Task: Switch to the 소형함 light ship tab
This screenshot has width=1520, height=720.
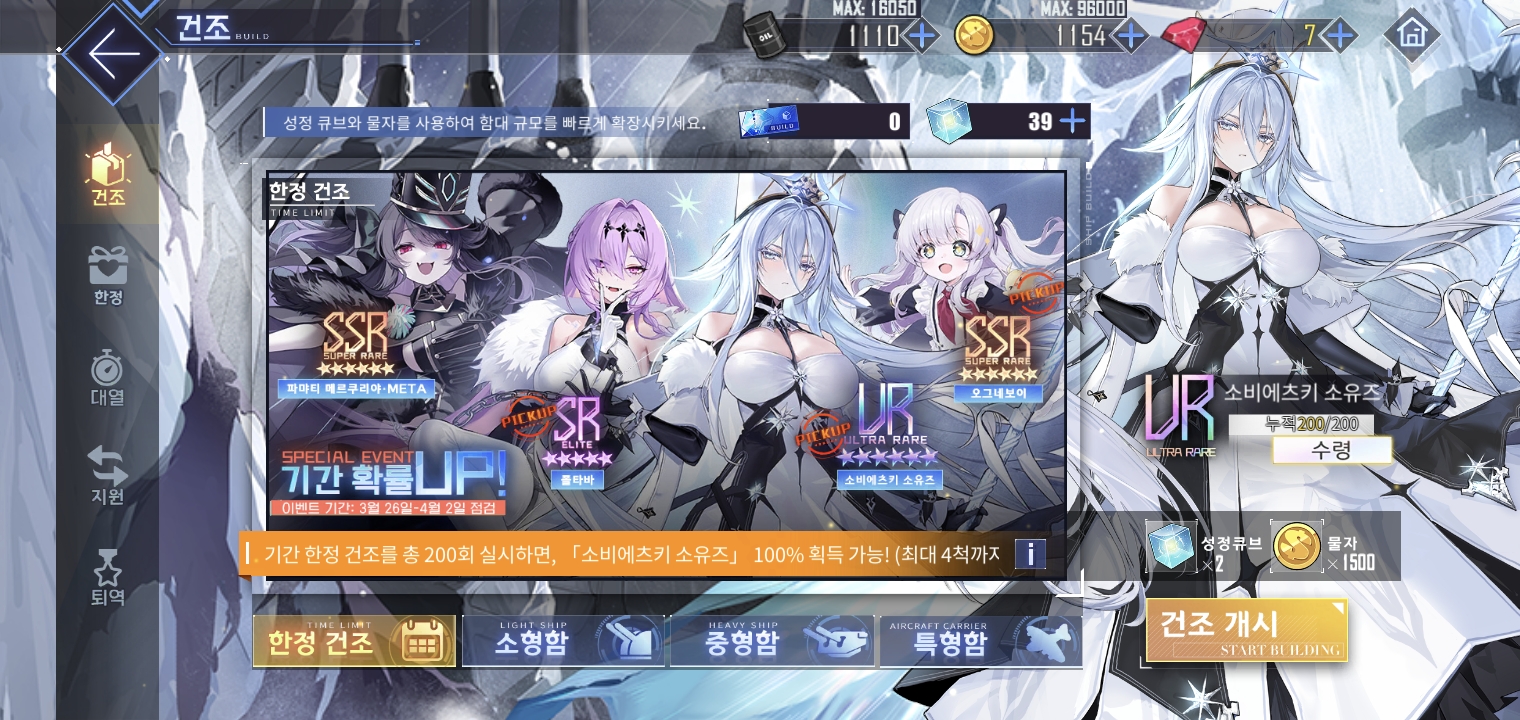Action: [563, 641]
